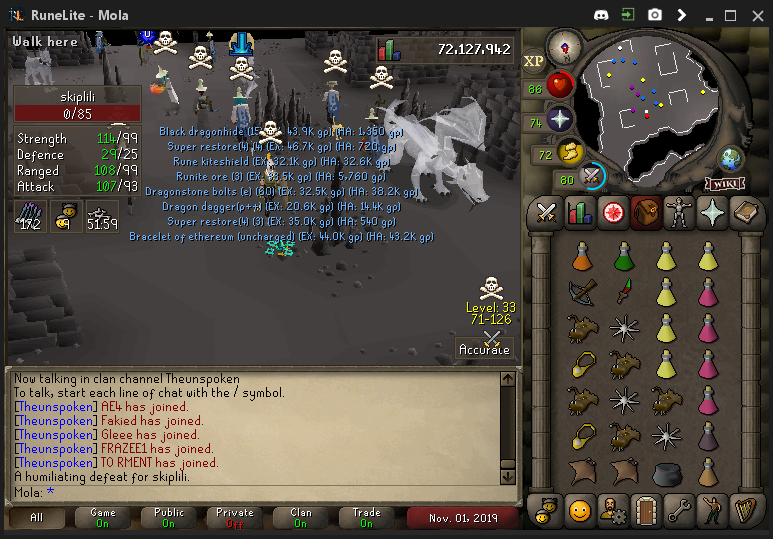The image size is (773, 539).
Task: Open the Prayer tab
Action: click(712, 213)
